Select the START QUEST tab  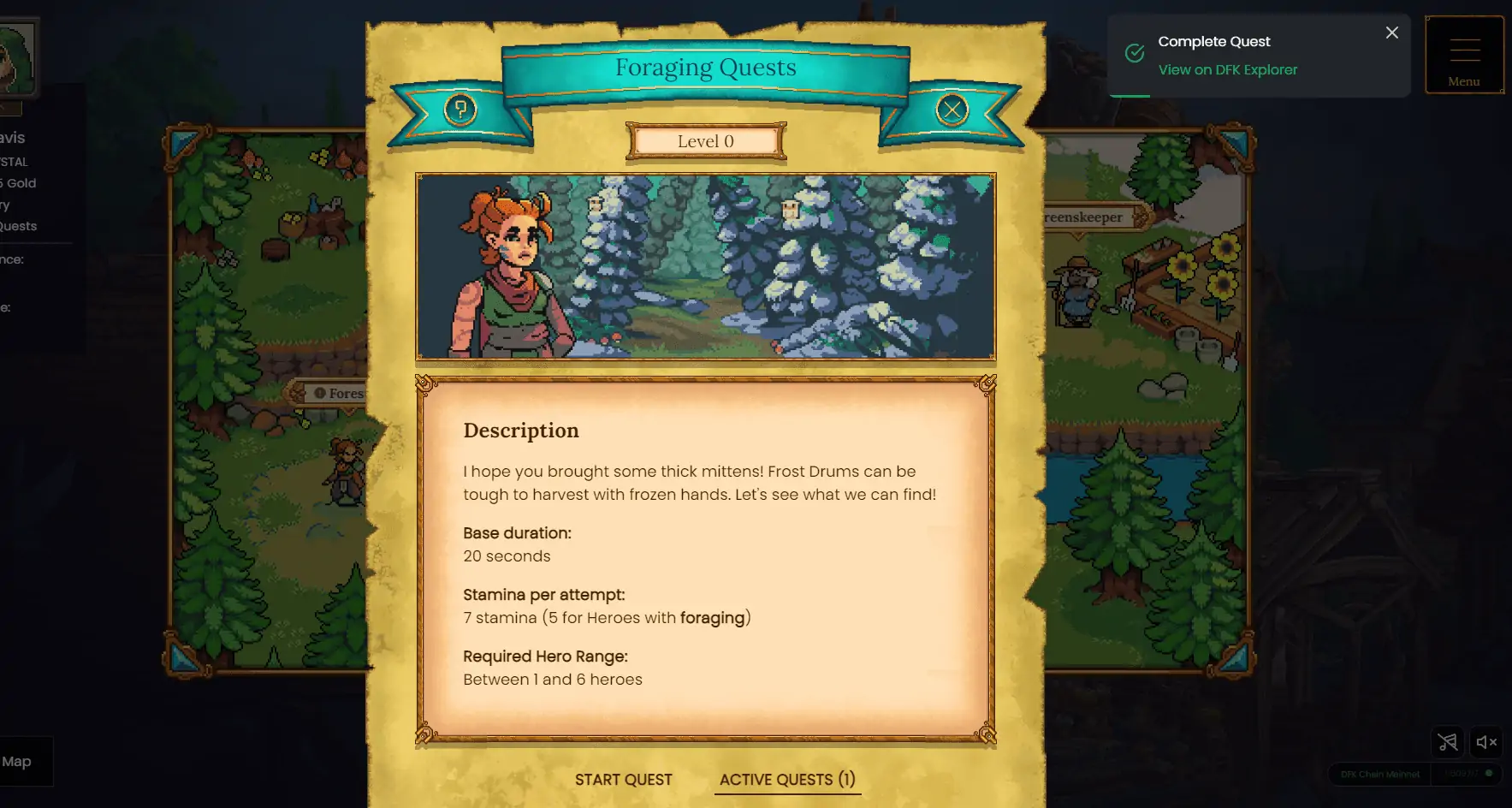tap(624, 779)
